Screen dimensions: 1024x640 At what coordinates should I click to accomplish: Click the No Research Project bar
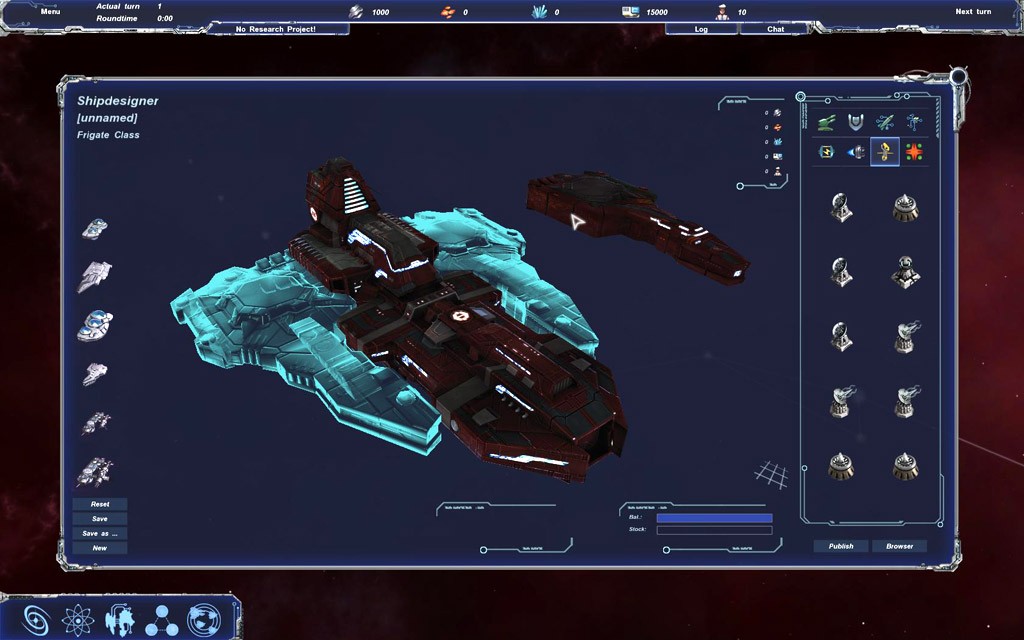pos(276,29)
